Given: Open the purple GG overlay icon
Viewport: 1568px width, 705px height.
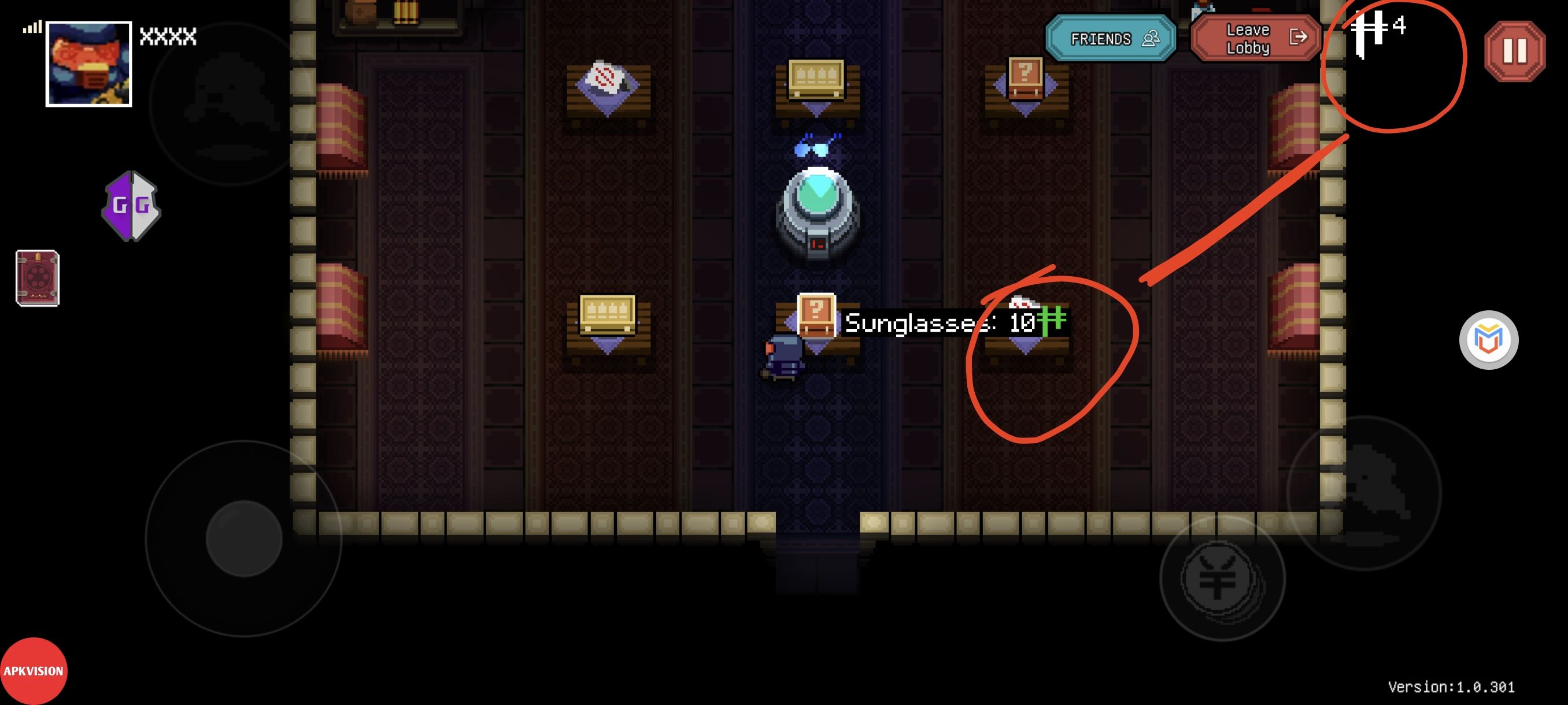Looking at the screenshot, I should click(131, 206).
